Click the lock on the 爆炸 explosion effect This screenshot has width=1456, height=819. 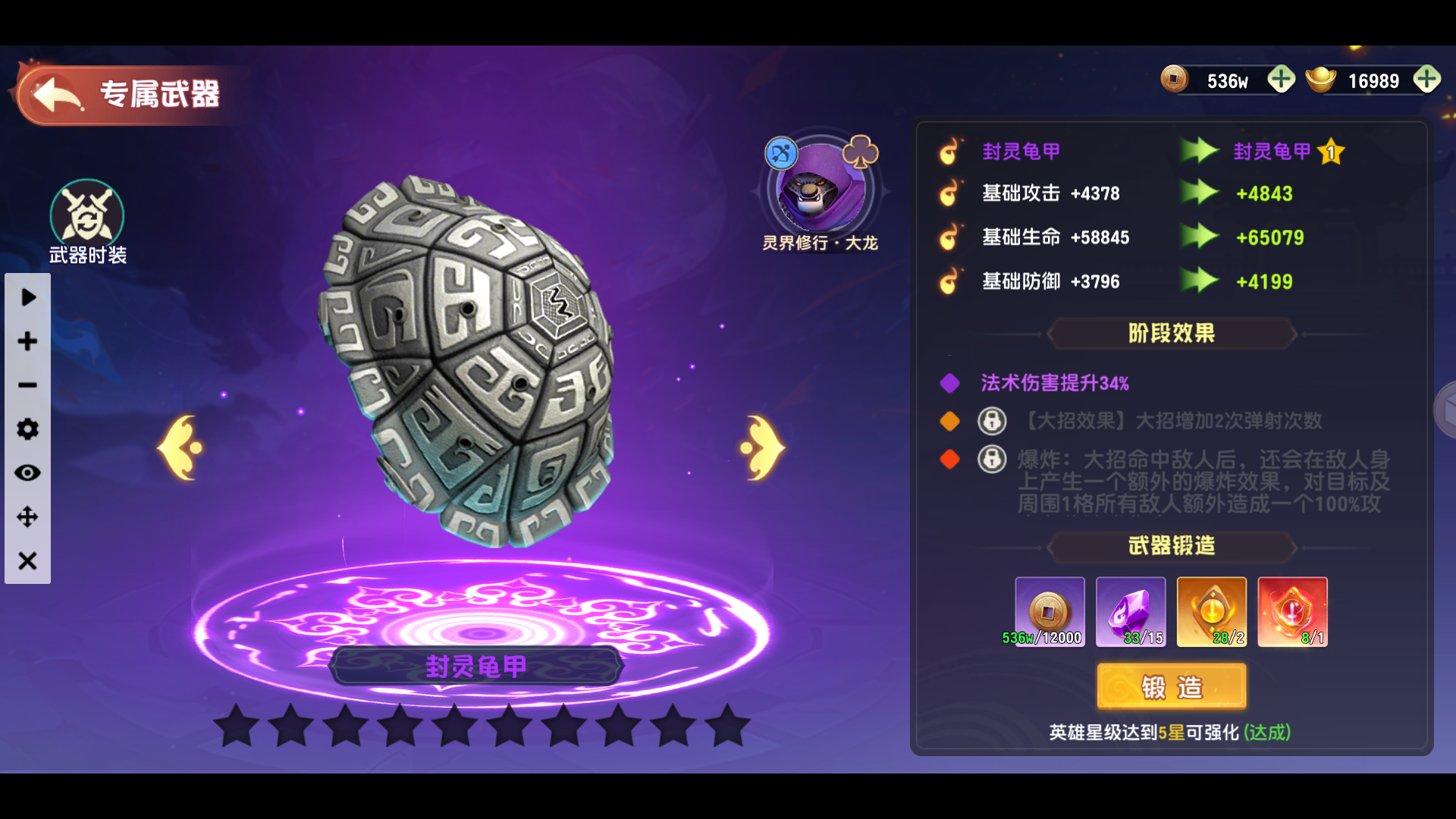(x=992, y=460)
